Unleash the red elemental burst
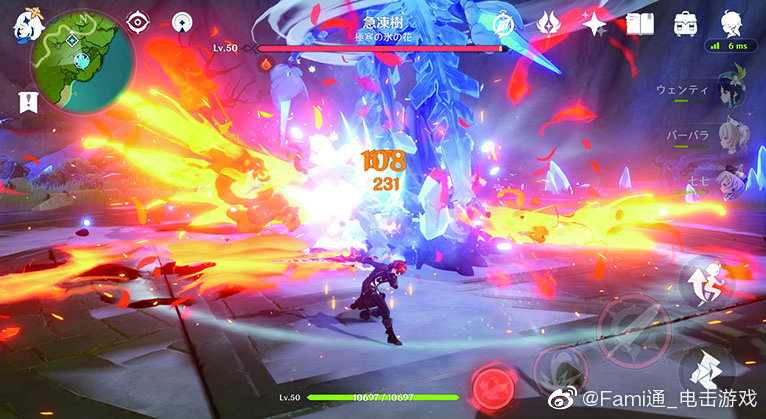 coord(492,384)
